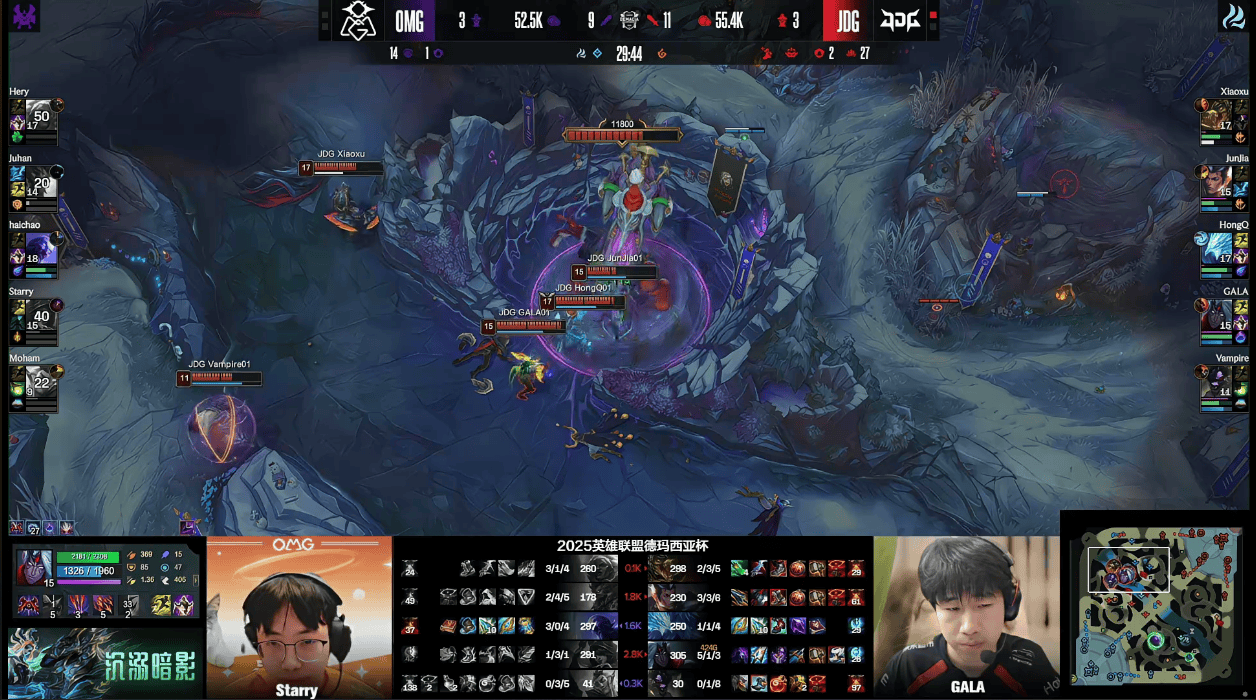The image size is (1256, 700).
Task: Click the selected champion's large portrait
Action: 34,568
